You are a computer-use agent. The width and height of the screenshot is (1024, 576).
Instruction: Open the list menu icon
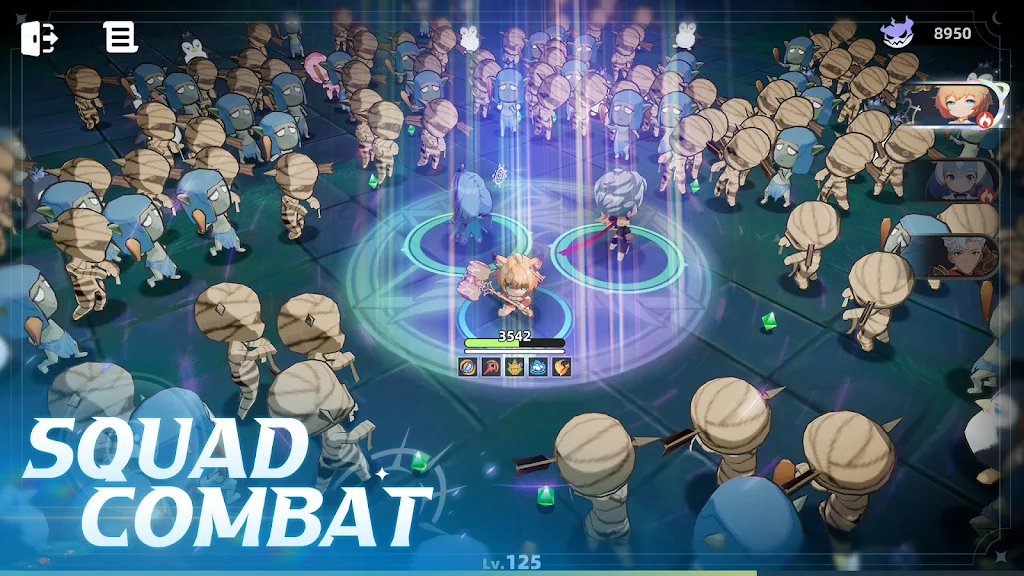tap(121, 37)
